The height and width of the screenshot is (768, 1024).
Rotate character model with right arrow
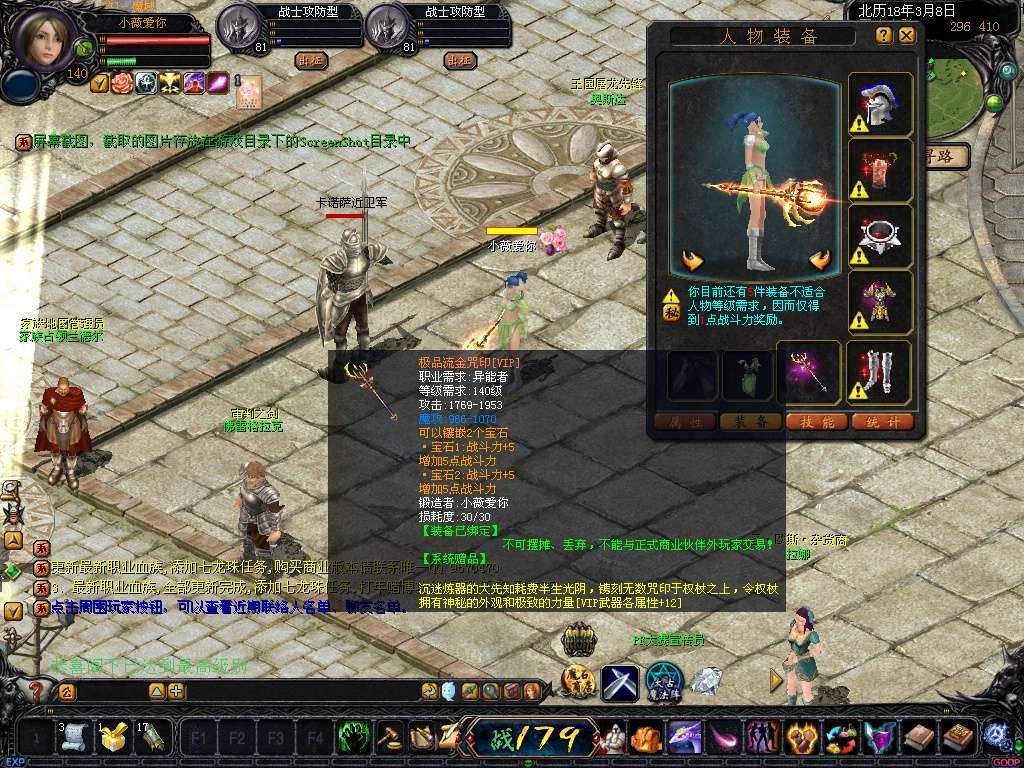pyautogui.click(x=821, y=262)
